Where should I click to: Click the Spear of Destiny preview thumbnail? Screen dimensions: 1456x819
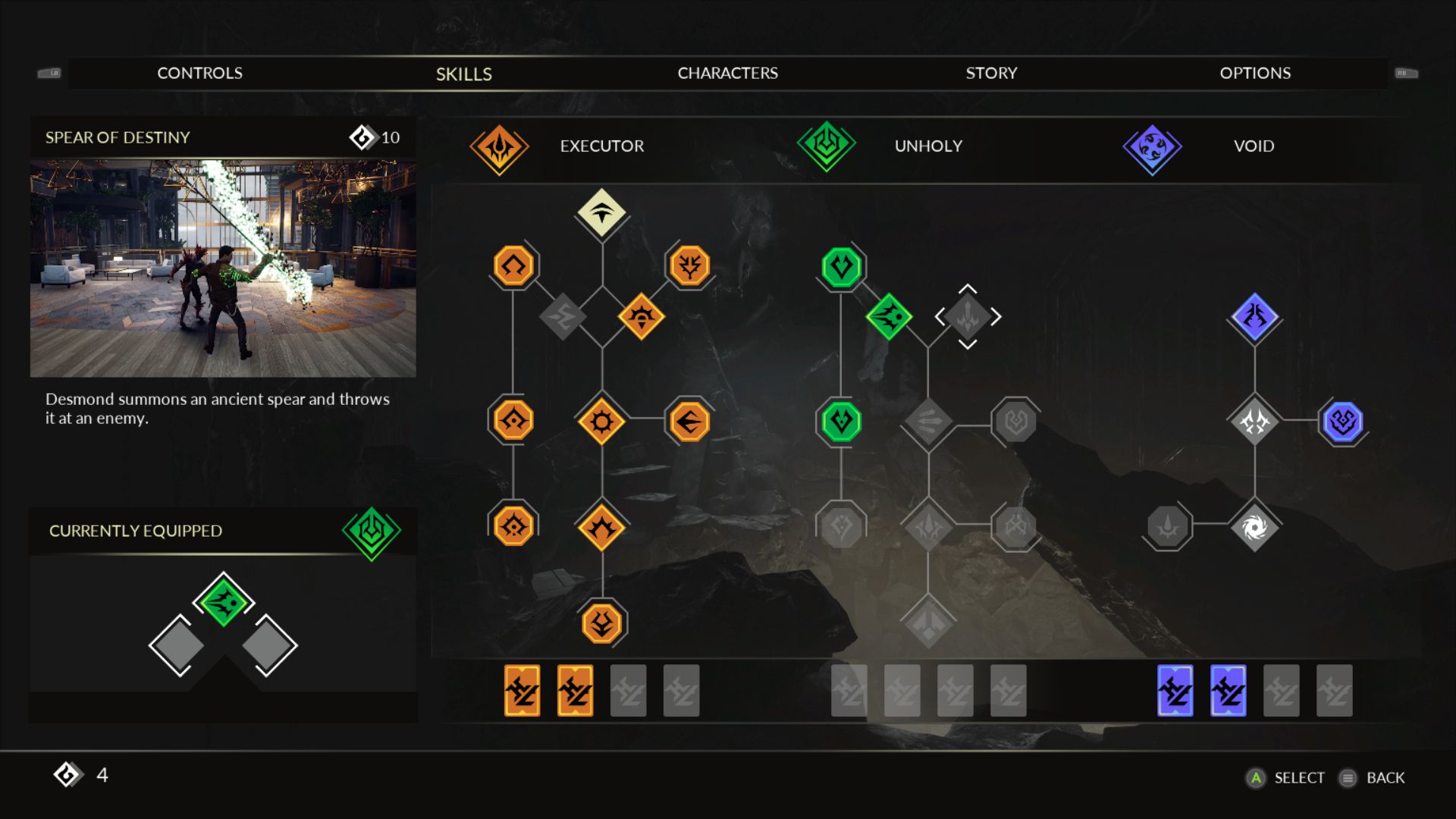tap(223, 268)
